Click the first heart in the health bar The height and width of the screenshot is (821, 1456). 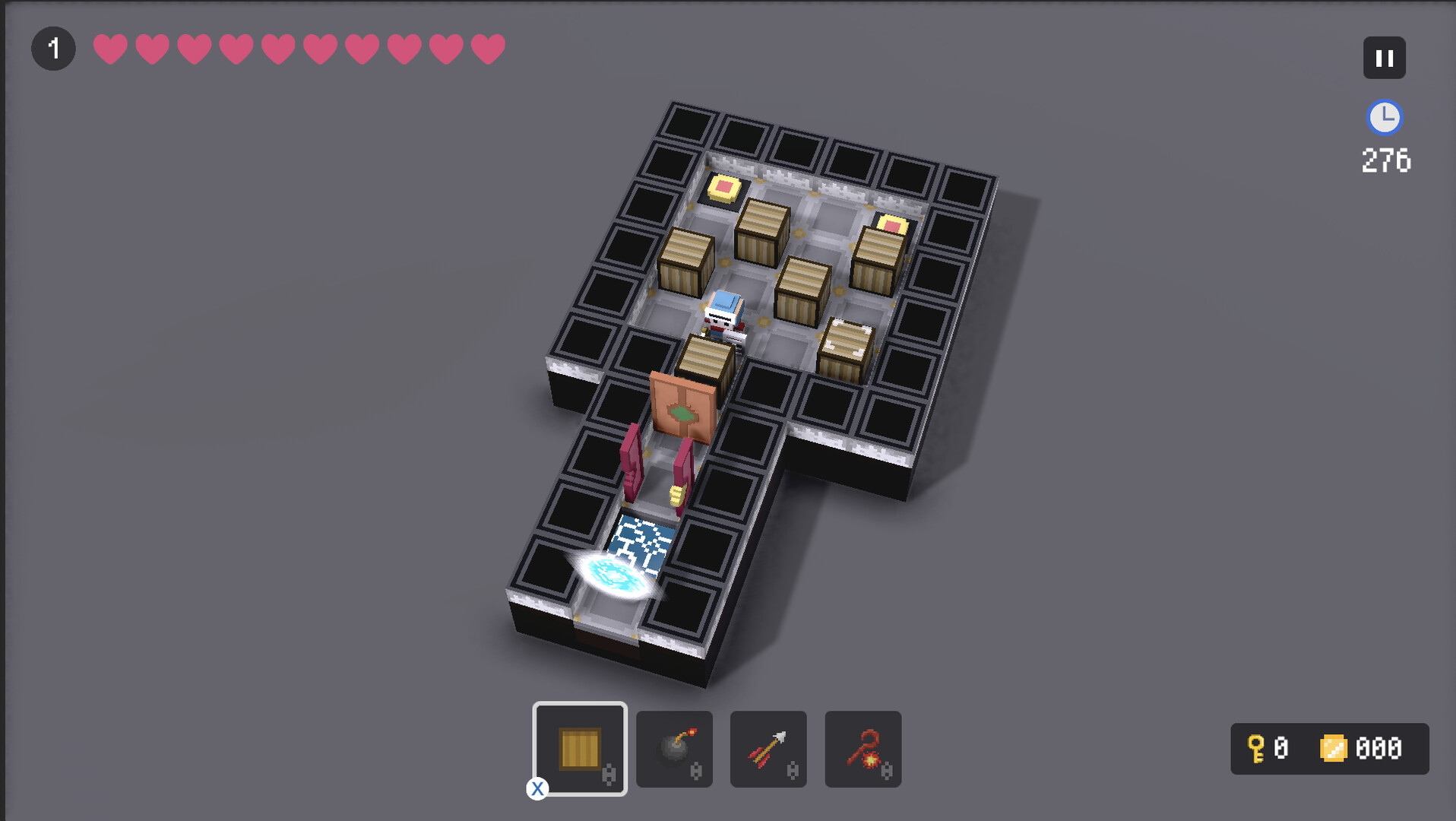pos(109,48)
